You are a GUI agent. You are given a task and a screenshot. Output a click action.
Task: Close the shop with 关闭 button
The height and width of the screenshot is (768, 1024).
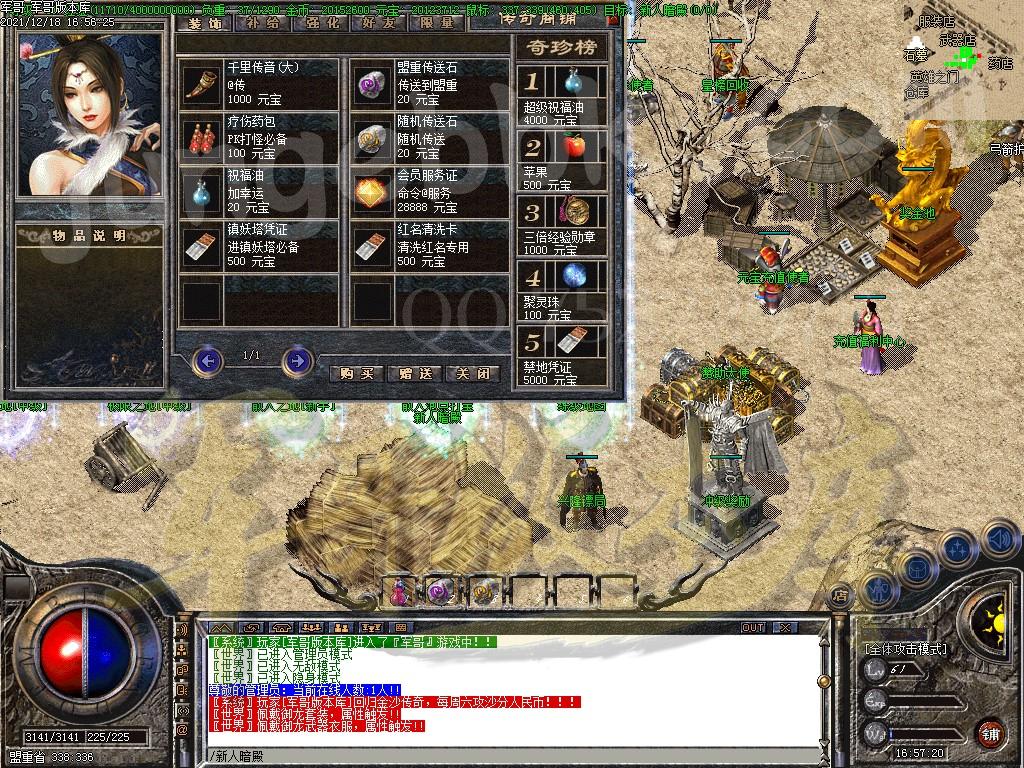pyautogui.click(x=472, y=373)
